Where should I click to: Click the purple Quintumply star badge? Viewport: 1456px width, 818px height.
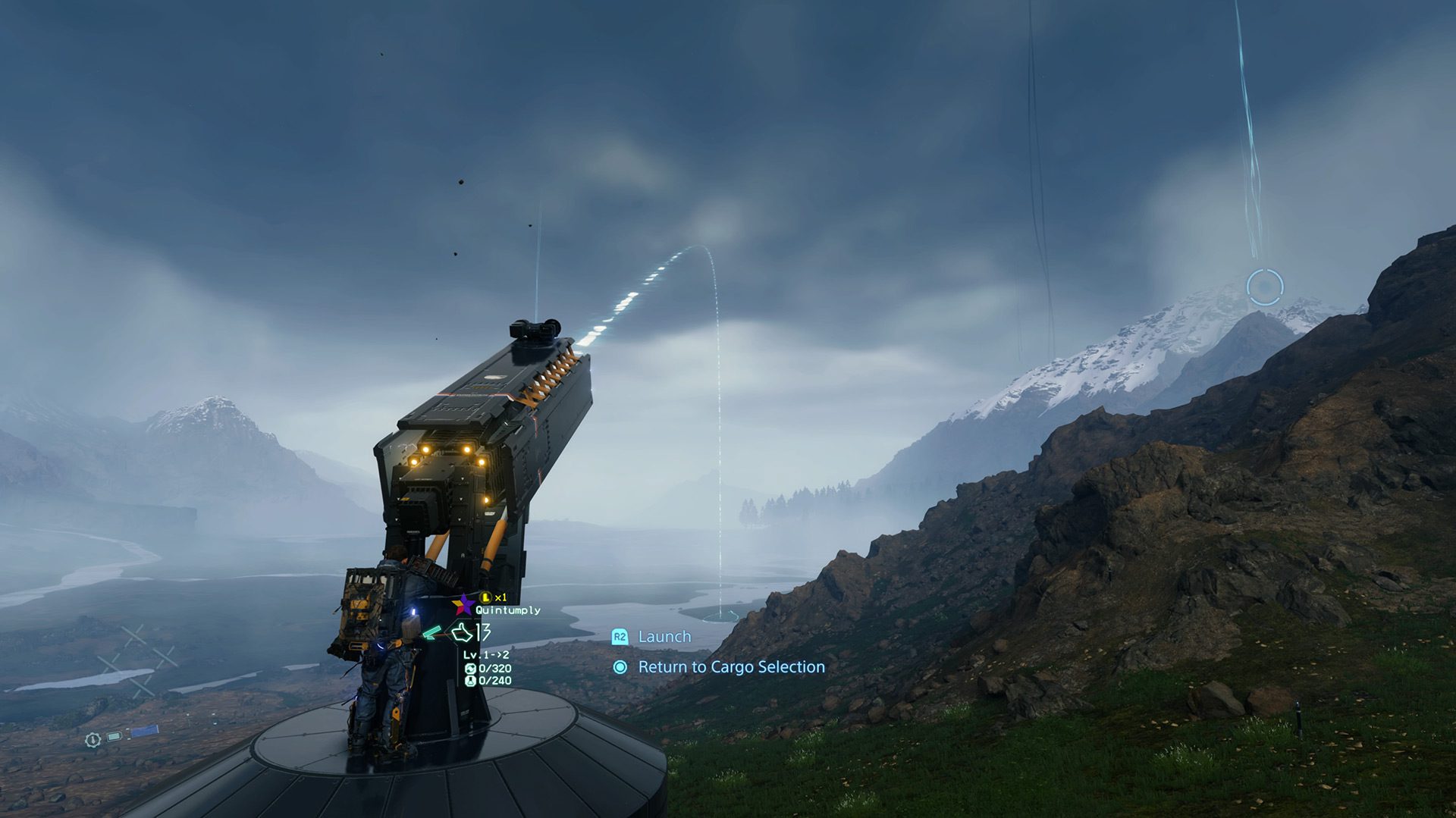(463, 604)
